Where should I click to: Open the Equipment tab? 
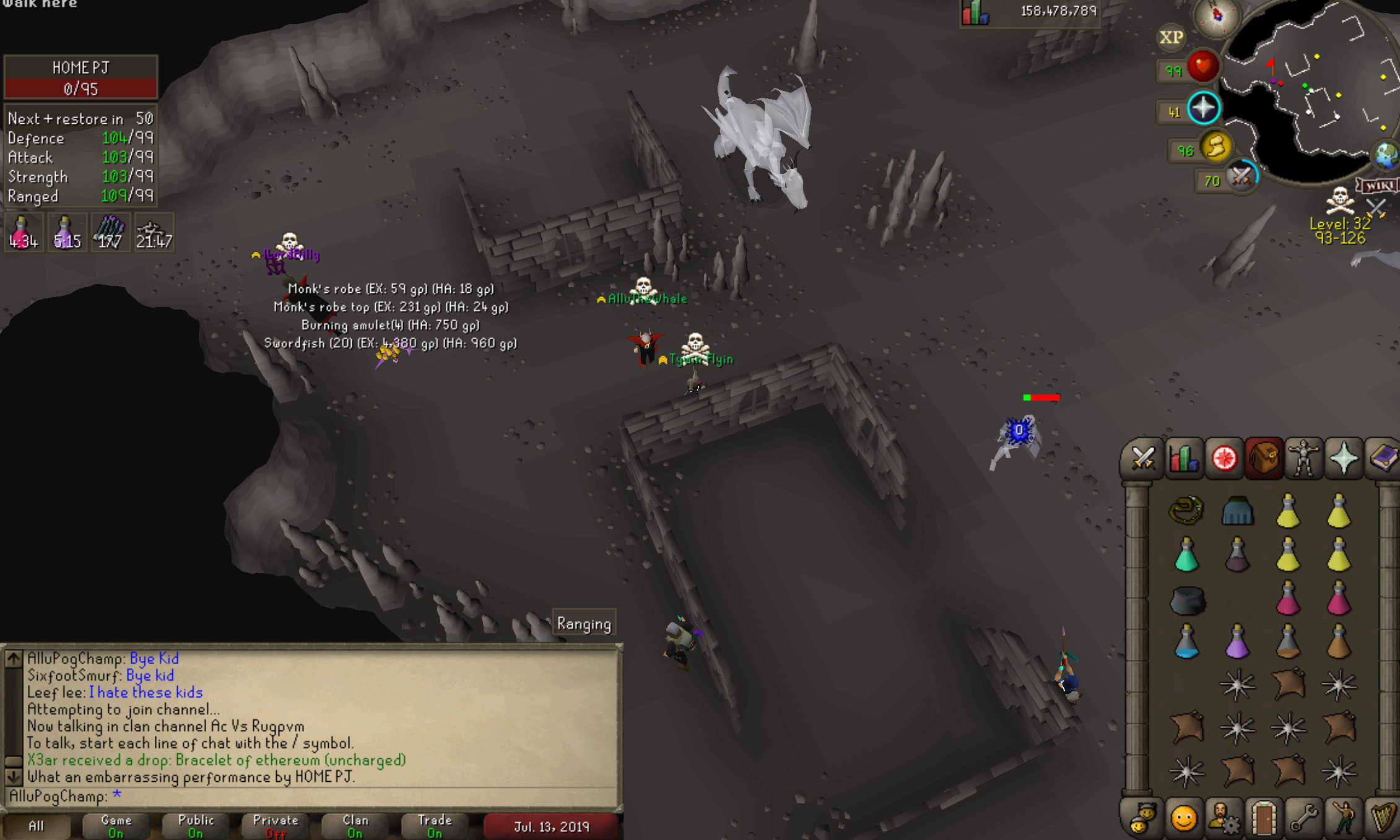[x=1303, y=459]
